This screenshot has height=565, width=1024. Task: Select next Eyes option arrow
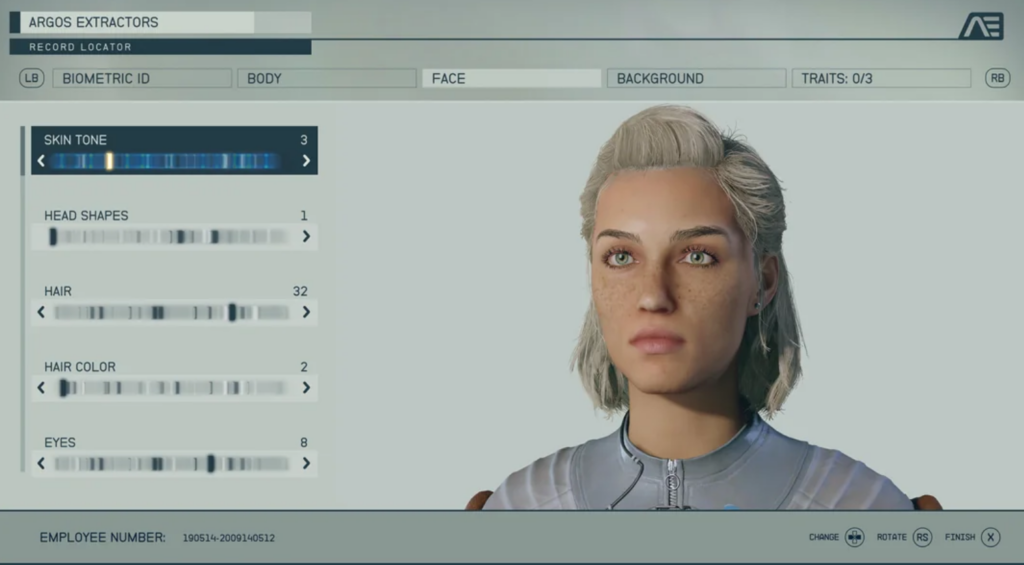click(306, 463)
